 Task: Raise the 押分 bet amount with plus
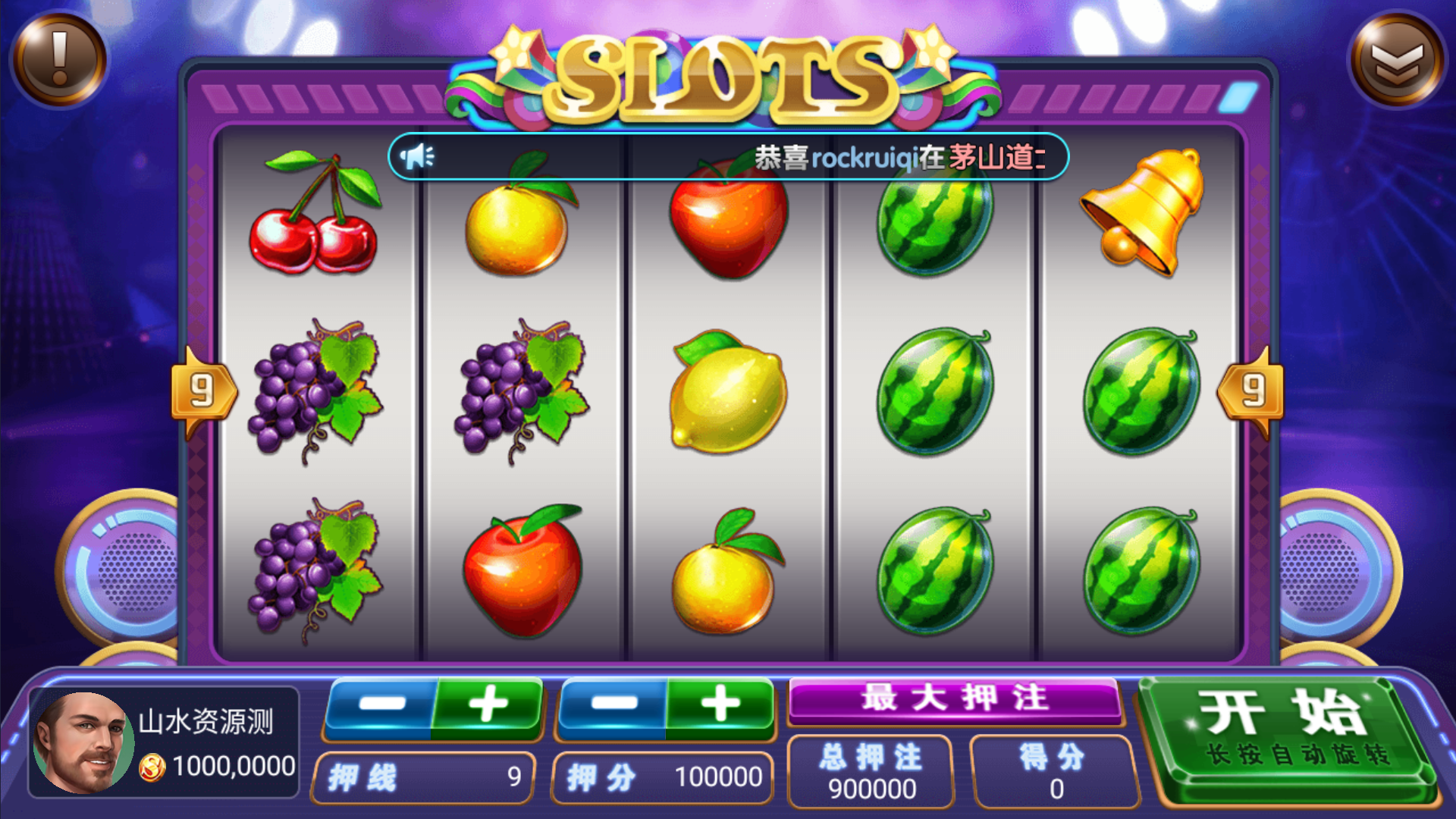(720, 705)
